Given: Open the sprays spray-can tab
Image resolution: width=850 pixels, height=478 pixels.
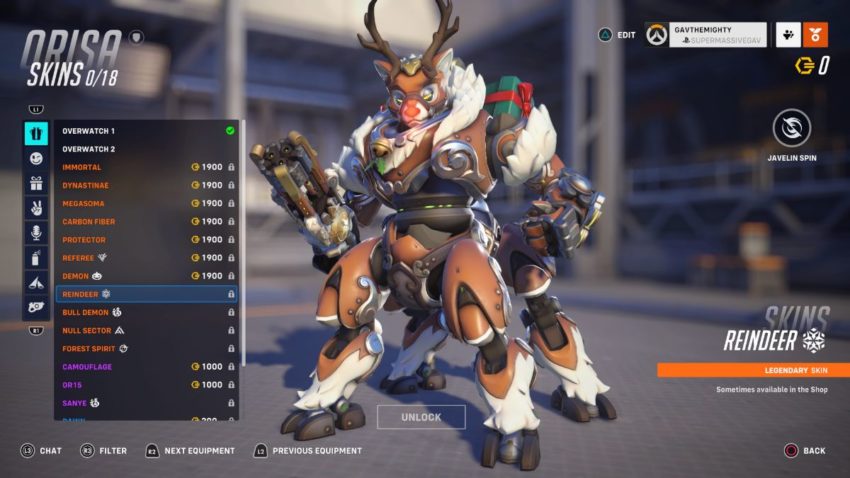Looking at the screenshot, I should coord(36,258).
